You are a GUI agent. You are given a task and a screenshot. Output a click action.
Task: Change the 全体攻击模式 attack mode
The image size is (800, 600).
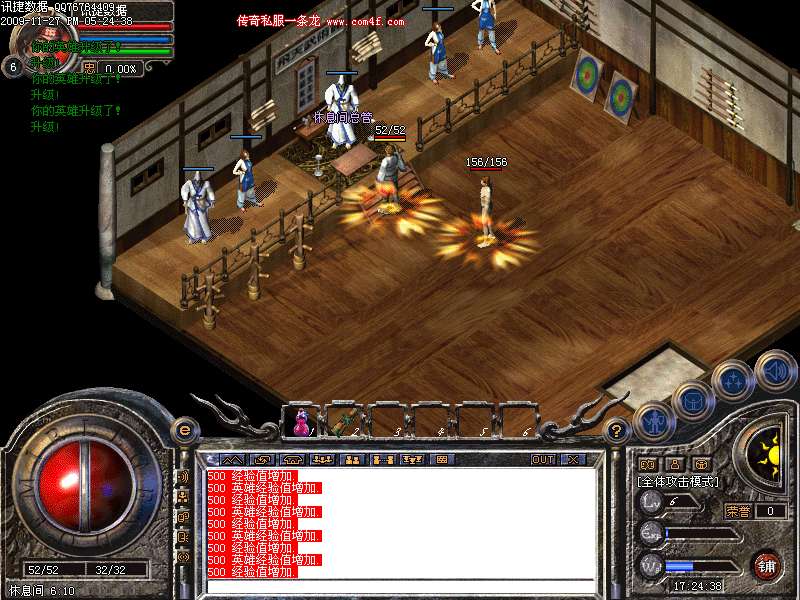(678, 481)
